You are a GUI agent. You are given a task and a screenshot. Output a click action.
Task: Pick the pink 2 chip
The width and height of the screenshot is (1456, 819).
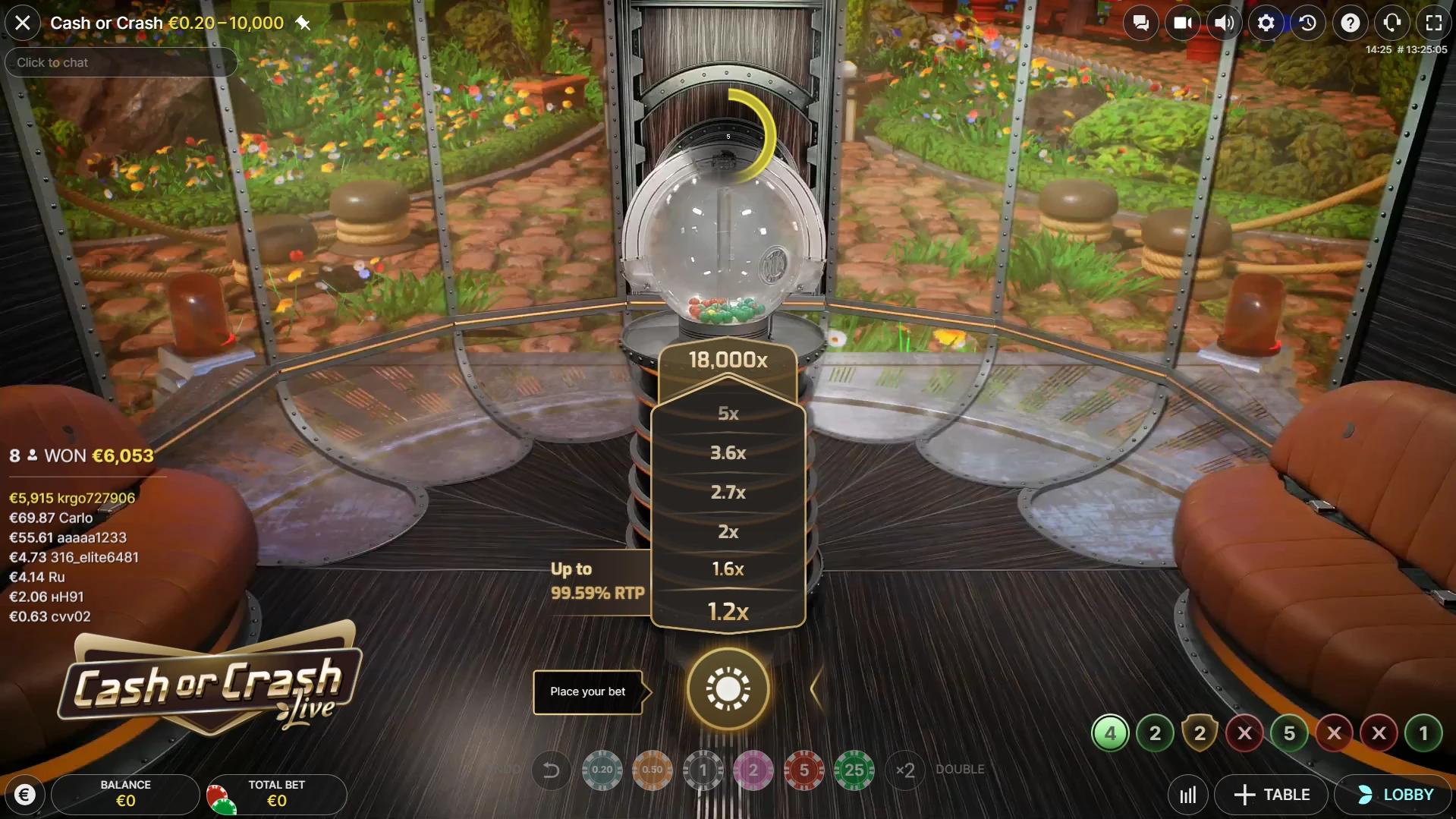(753, 770)
